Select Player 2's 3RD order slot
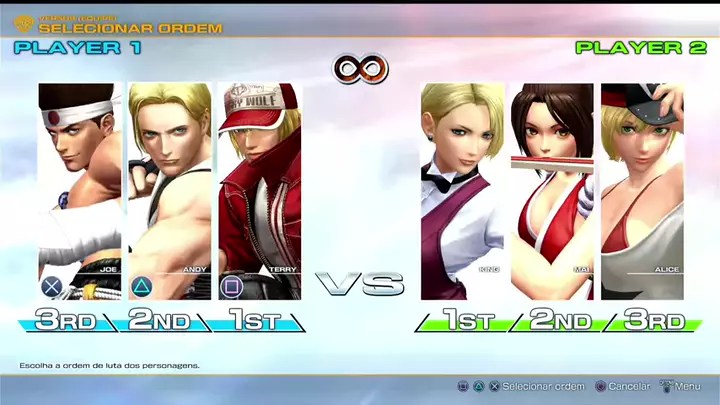The image size is (720, 405). [653, 321]
